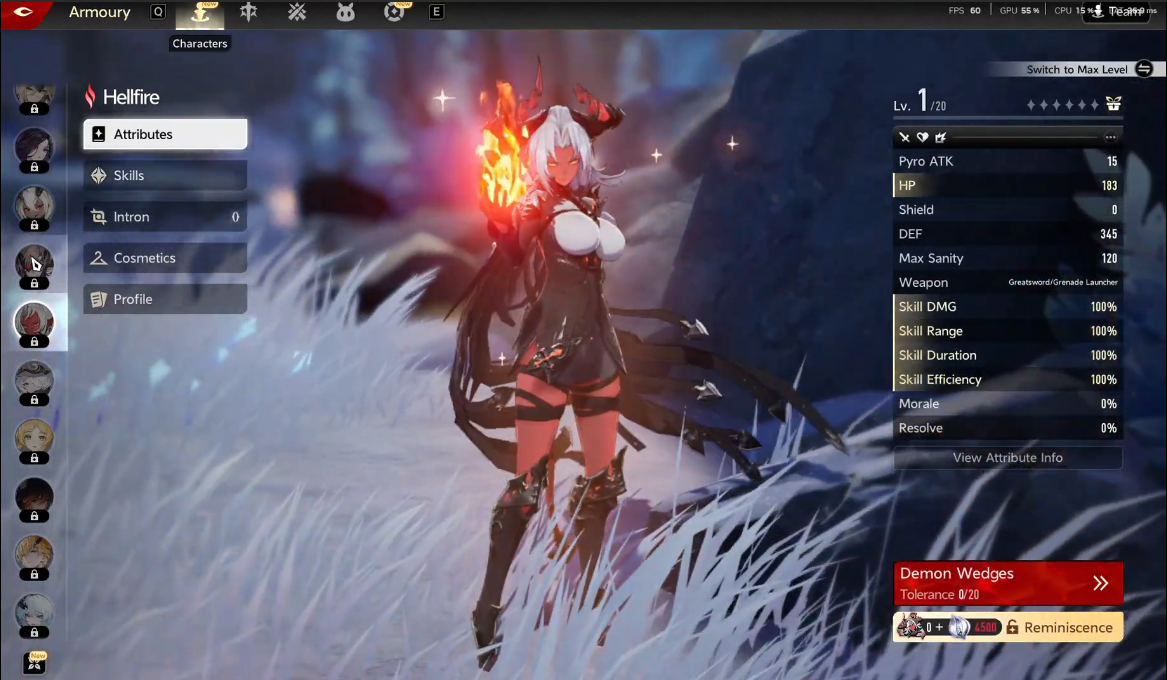The image size is (1167, 680).
Task: Open Demon Wedges panel
Action: tap(1008, 583)
